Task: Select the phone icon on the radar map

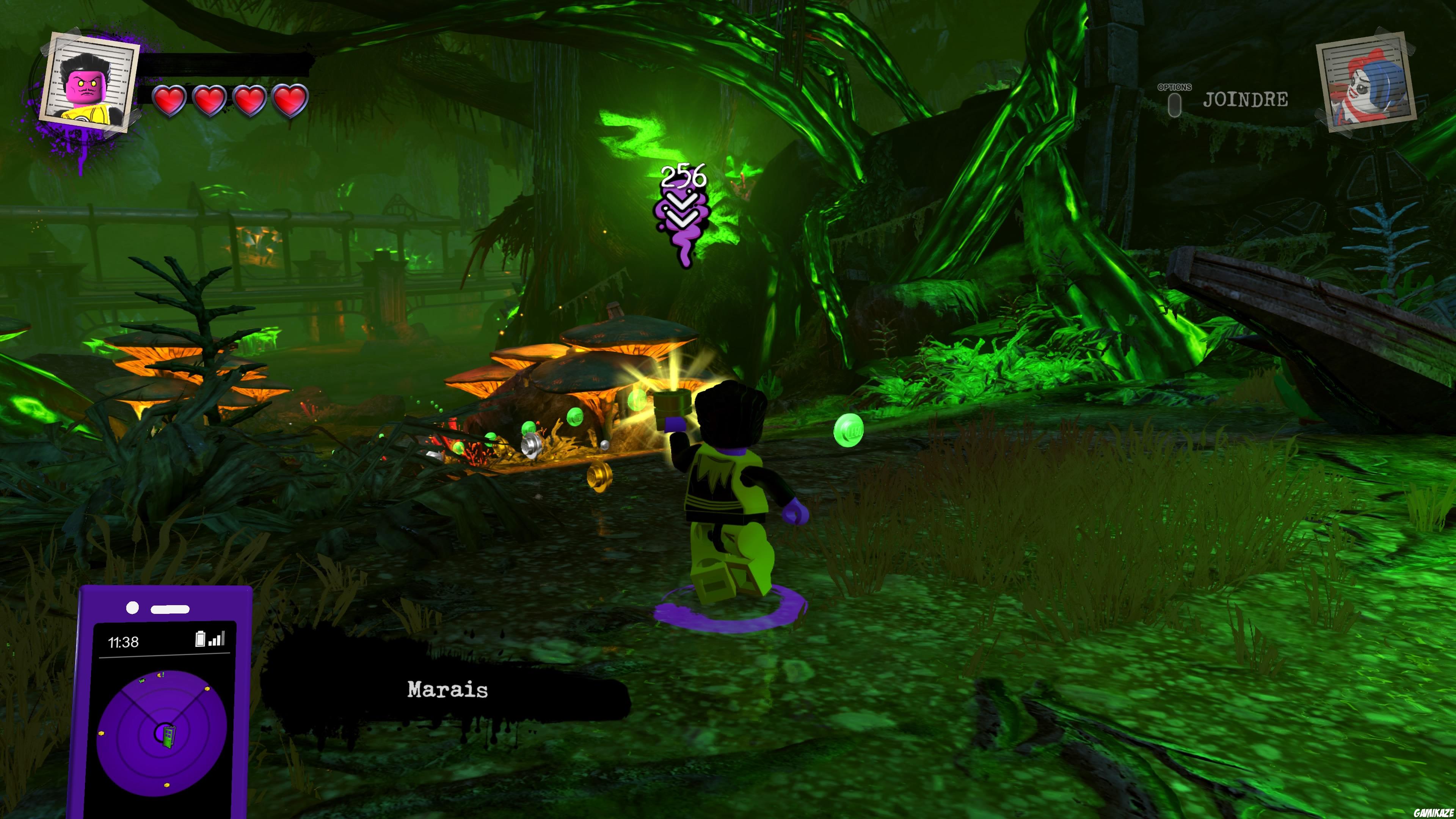Action: [x=169, y=737]
